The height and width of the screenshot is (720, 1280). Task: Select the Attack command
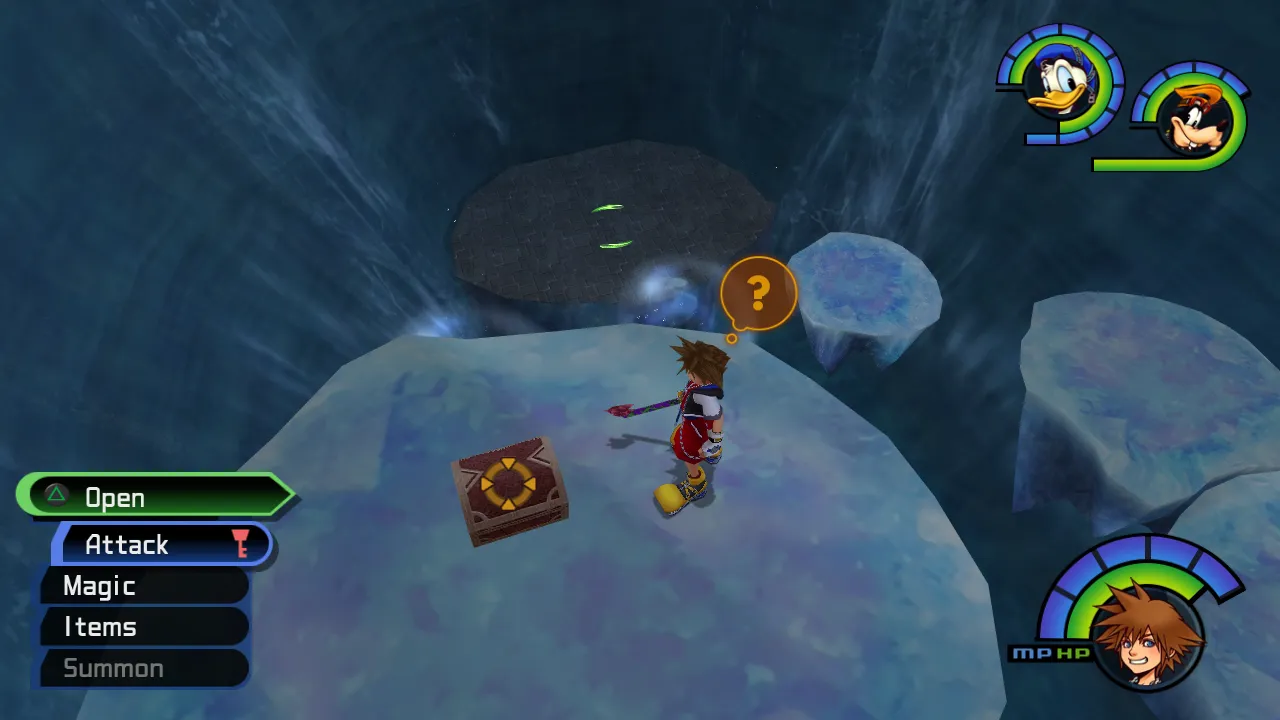pos(130,545)
